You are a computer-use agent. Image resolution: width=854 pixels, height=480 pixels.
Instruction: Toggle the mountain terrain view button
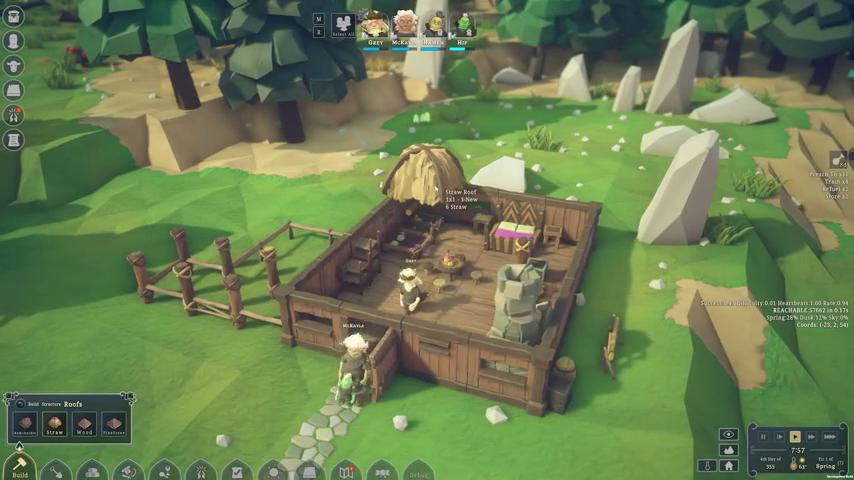point(728,450)
